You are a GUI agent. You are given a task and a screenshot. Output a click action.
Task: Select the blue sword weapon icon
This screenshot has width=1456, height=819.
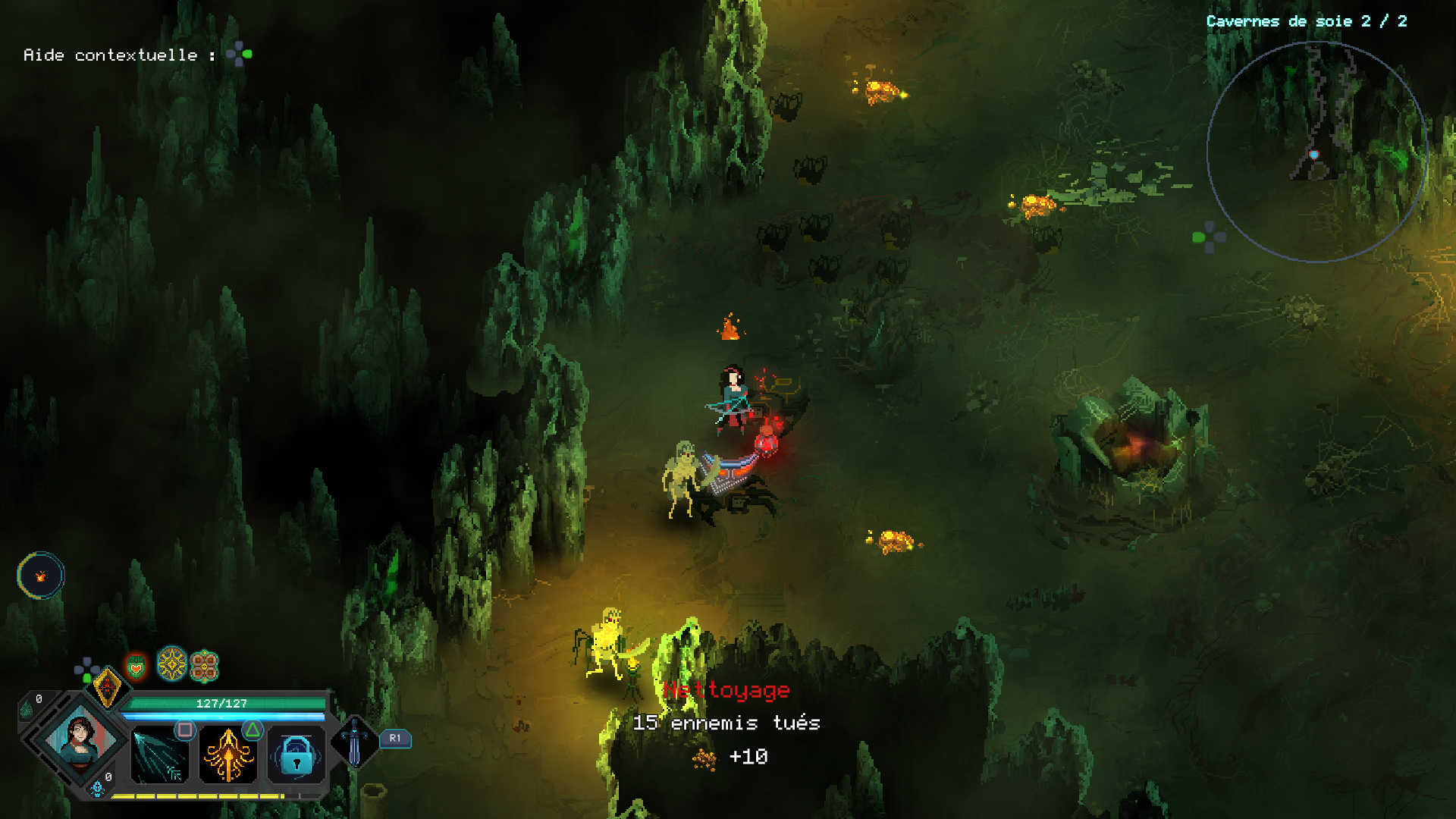click(354, 742)
